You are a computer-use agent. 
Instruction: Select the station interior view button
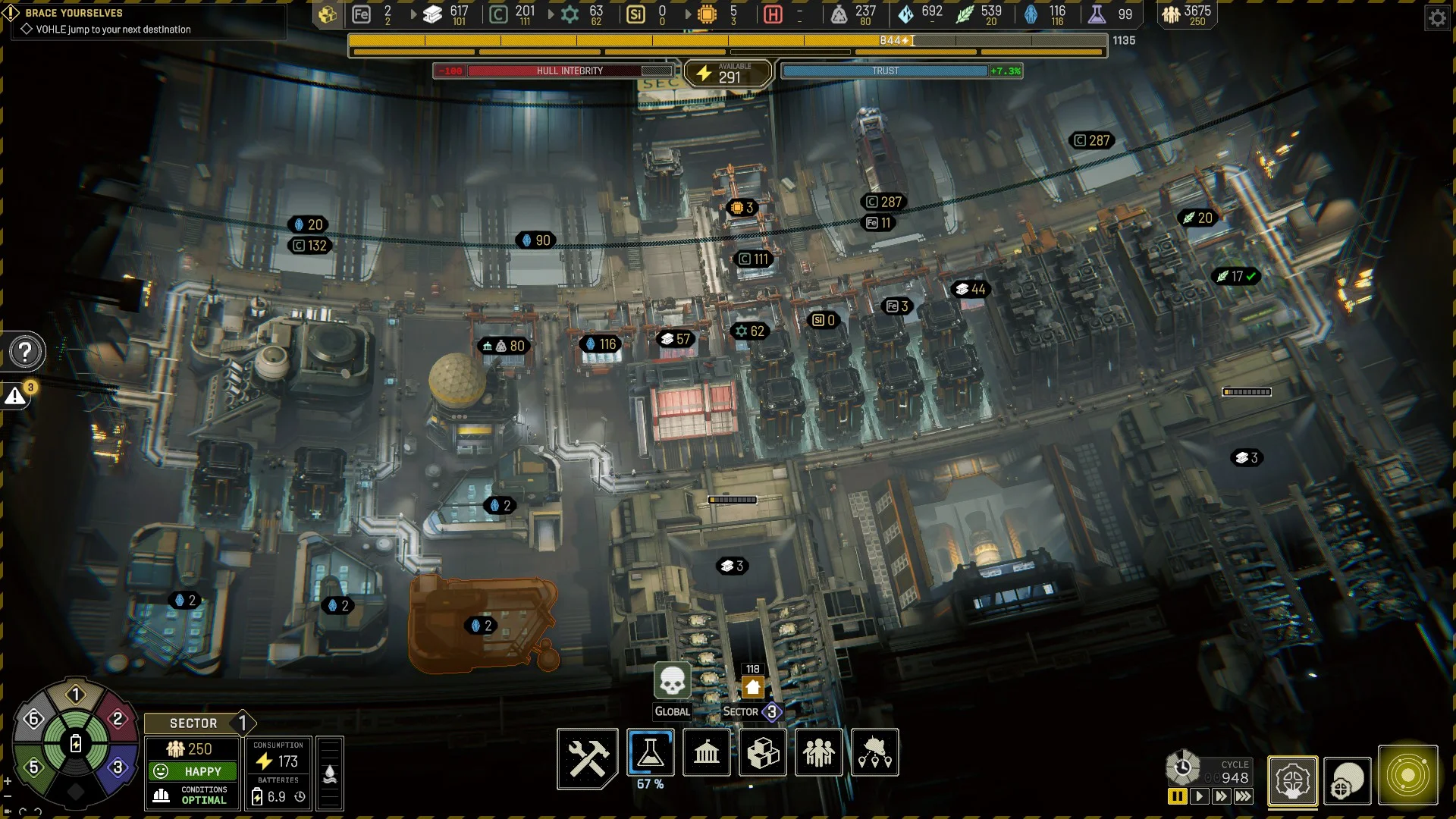(1293, 780)
